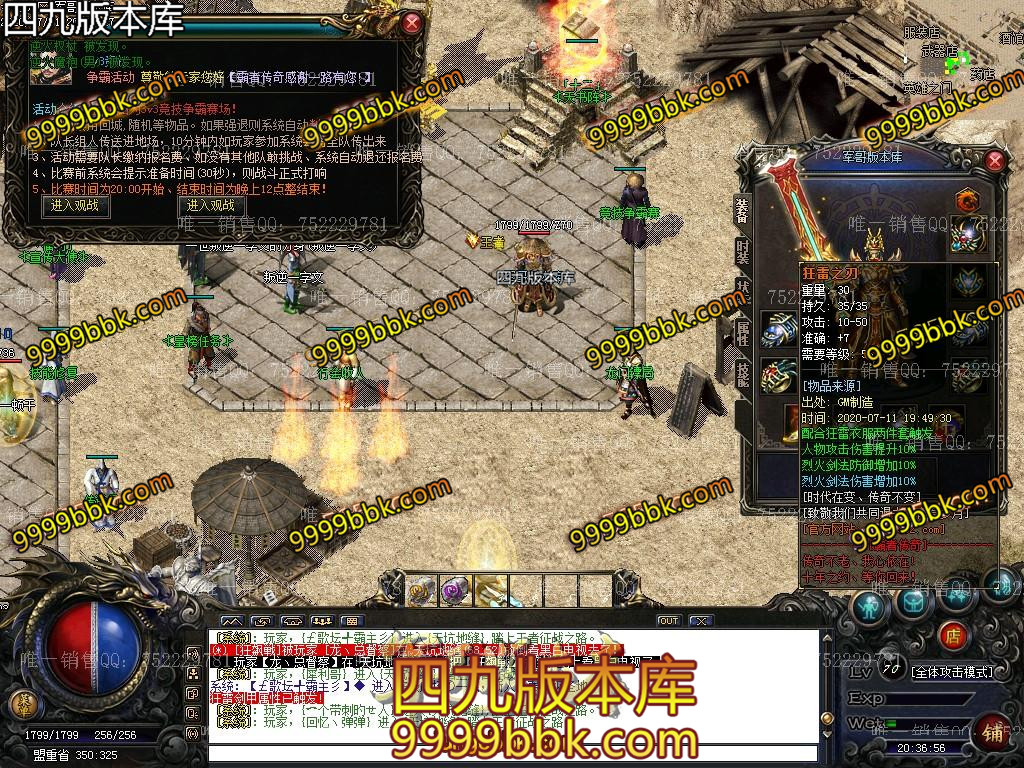Open the bag backpack round button
The image size is (1024, 768).
coord(913,601)
